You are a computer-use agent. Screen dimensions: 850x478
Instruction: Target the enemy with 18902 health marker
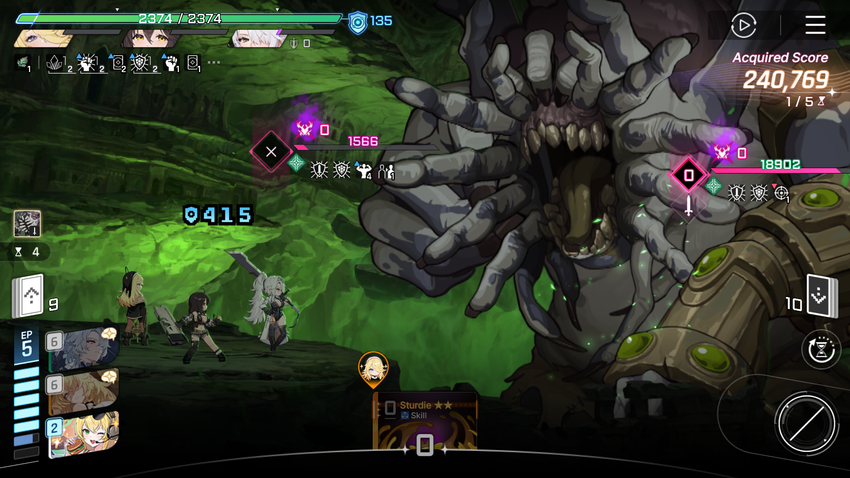coord(688,176)
